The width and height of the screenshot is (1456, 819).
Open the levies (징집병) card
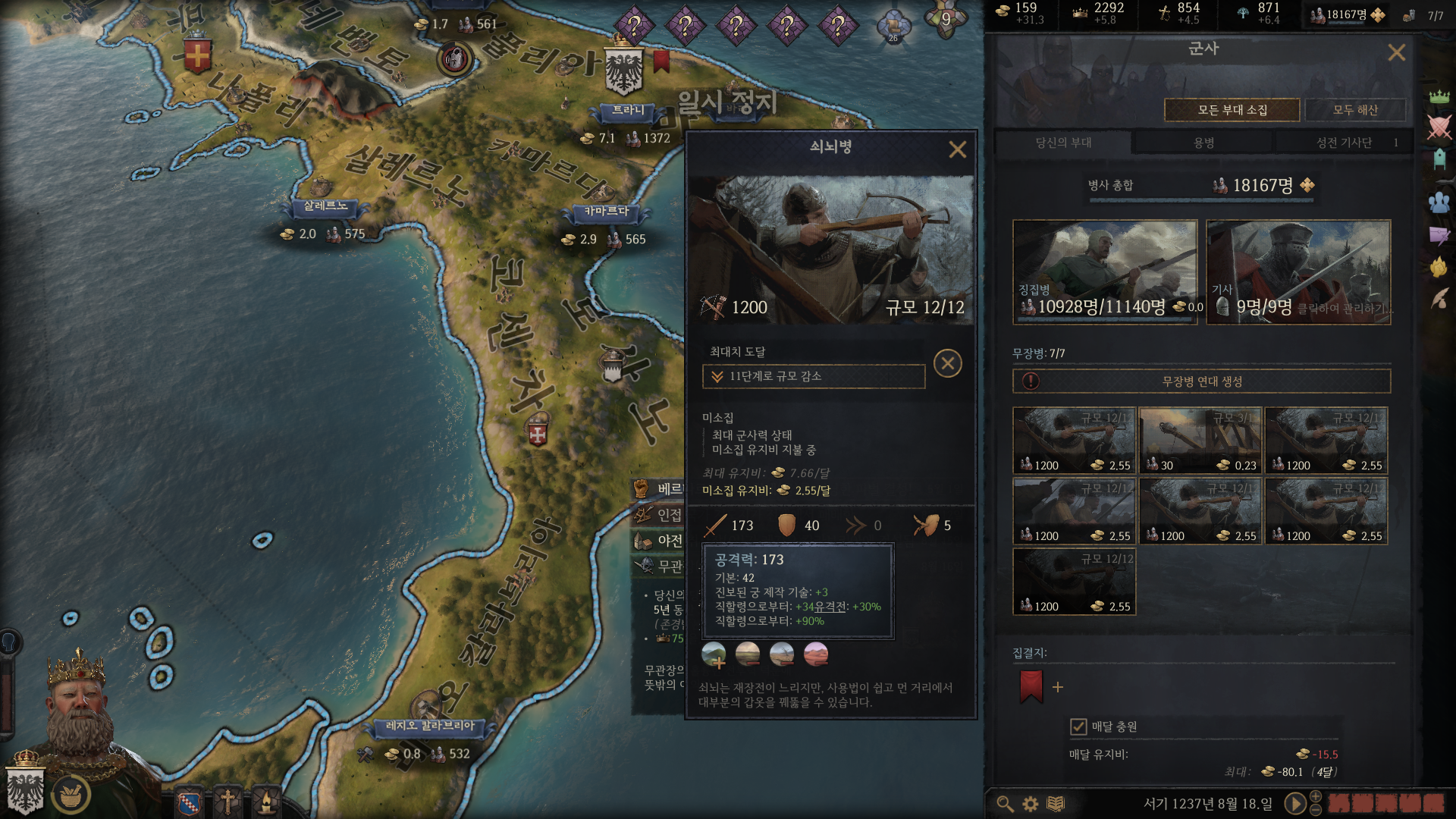1104,272
